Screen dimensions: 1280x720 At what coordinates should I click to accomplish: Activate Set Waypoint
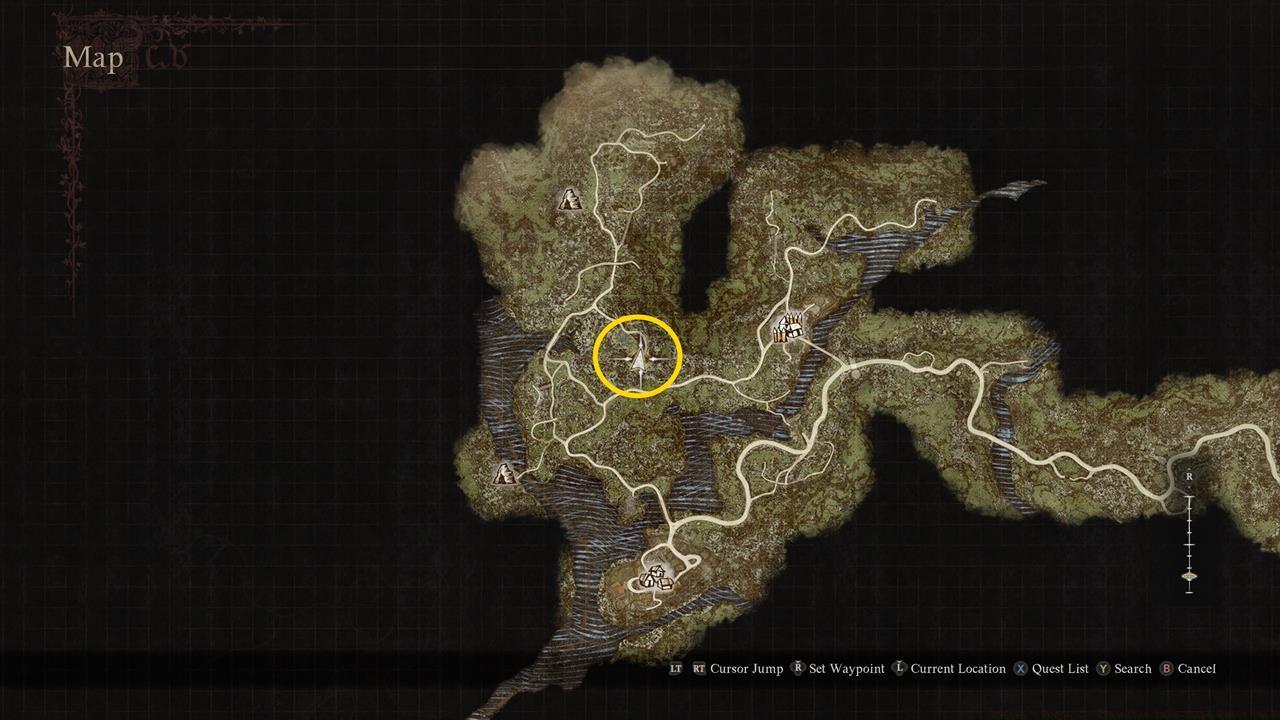coord(846,669)
